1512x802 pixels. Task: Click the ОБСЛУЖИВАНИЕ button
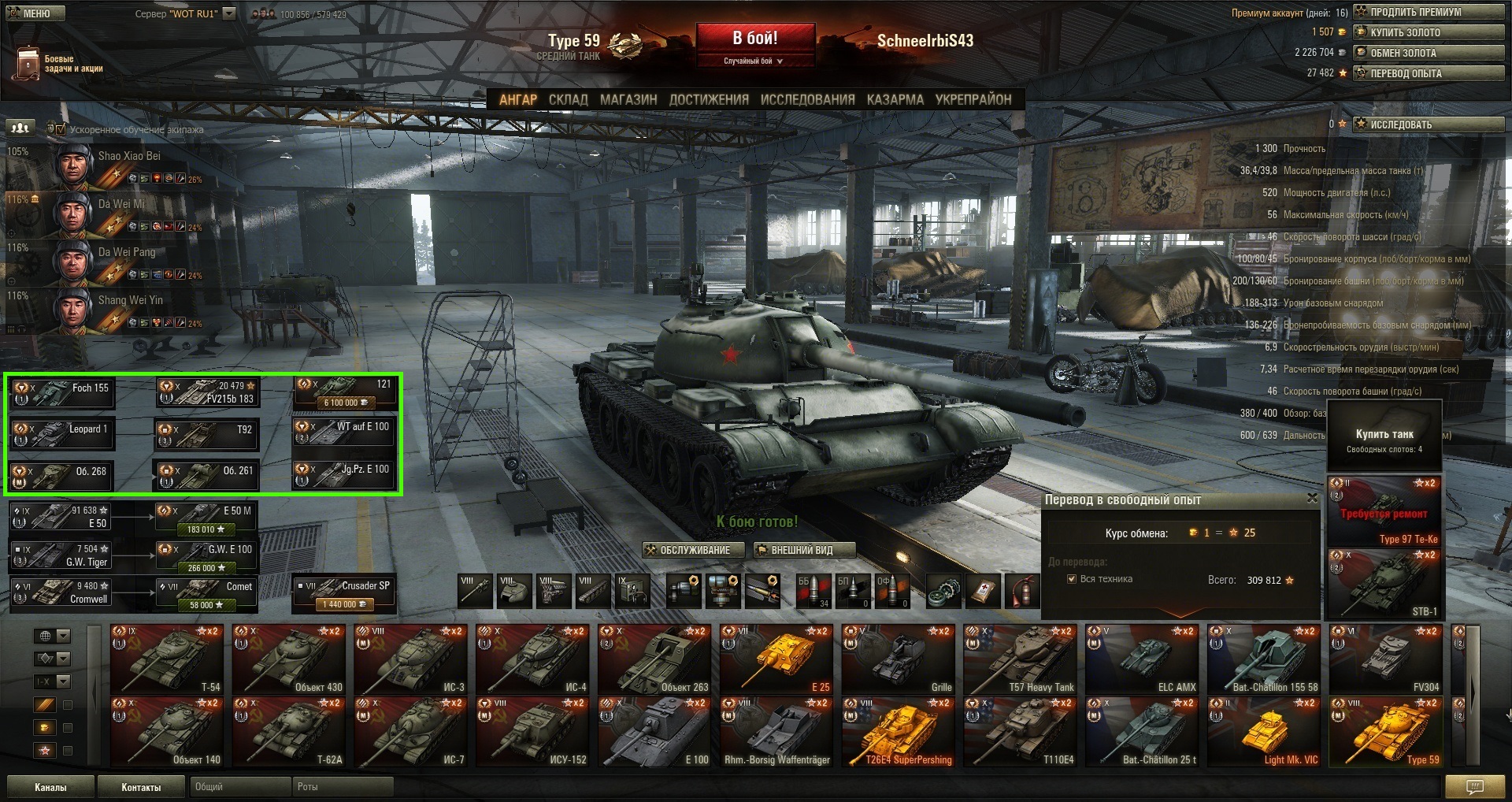coord(694,550)
